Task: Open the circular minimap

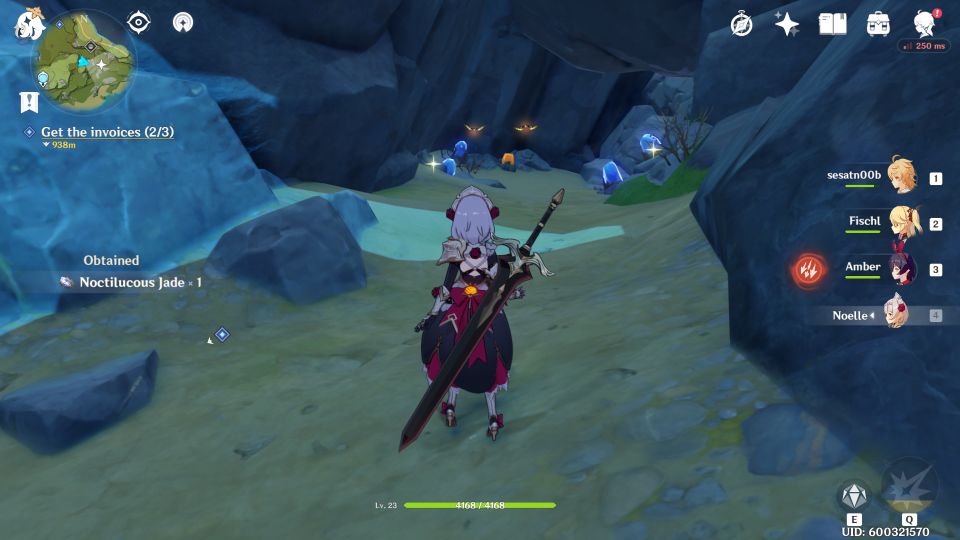Action: point(84,62)
